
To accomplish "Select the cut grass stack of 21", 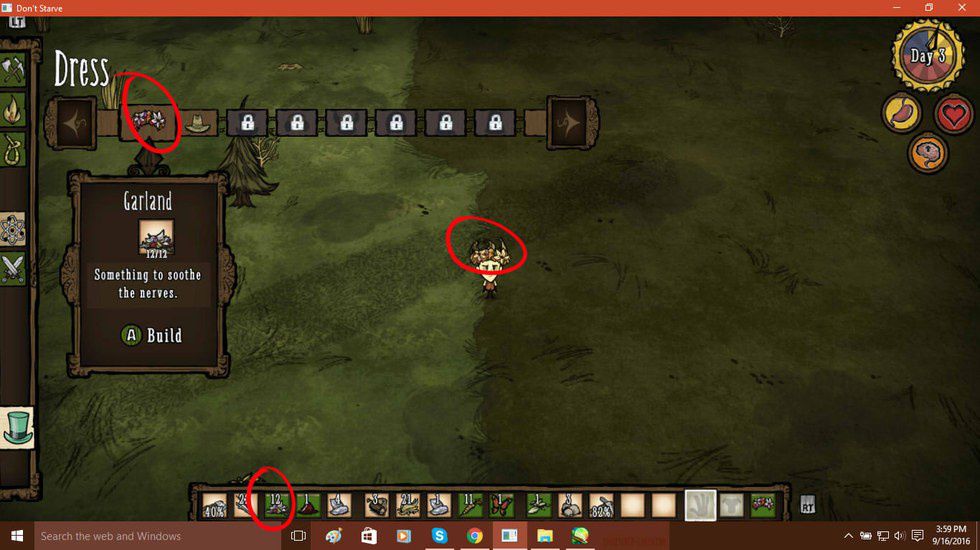I will (x=408, y=505).
